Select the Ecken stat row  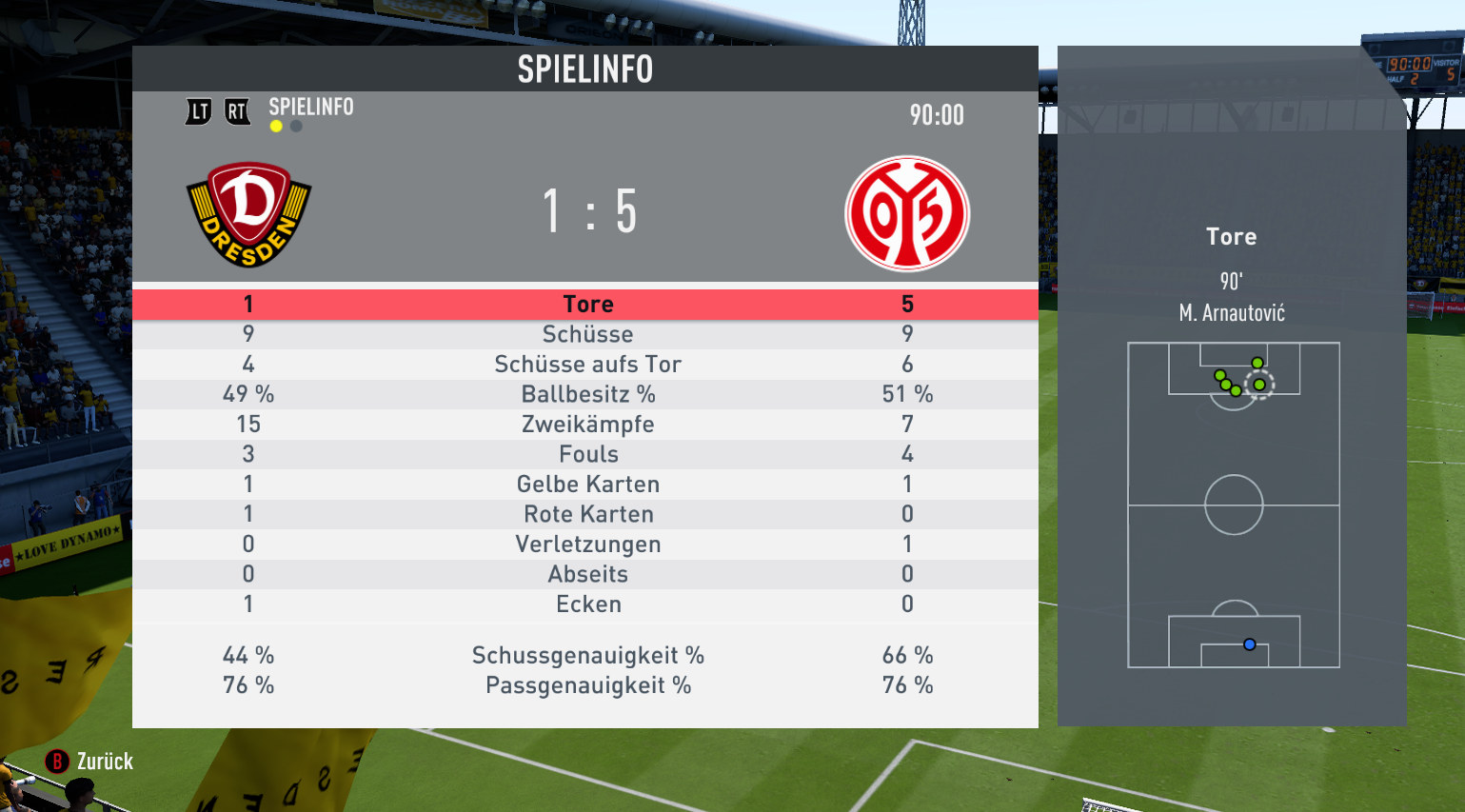(x=587, y=604)
